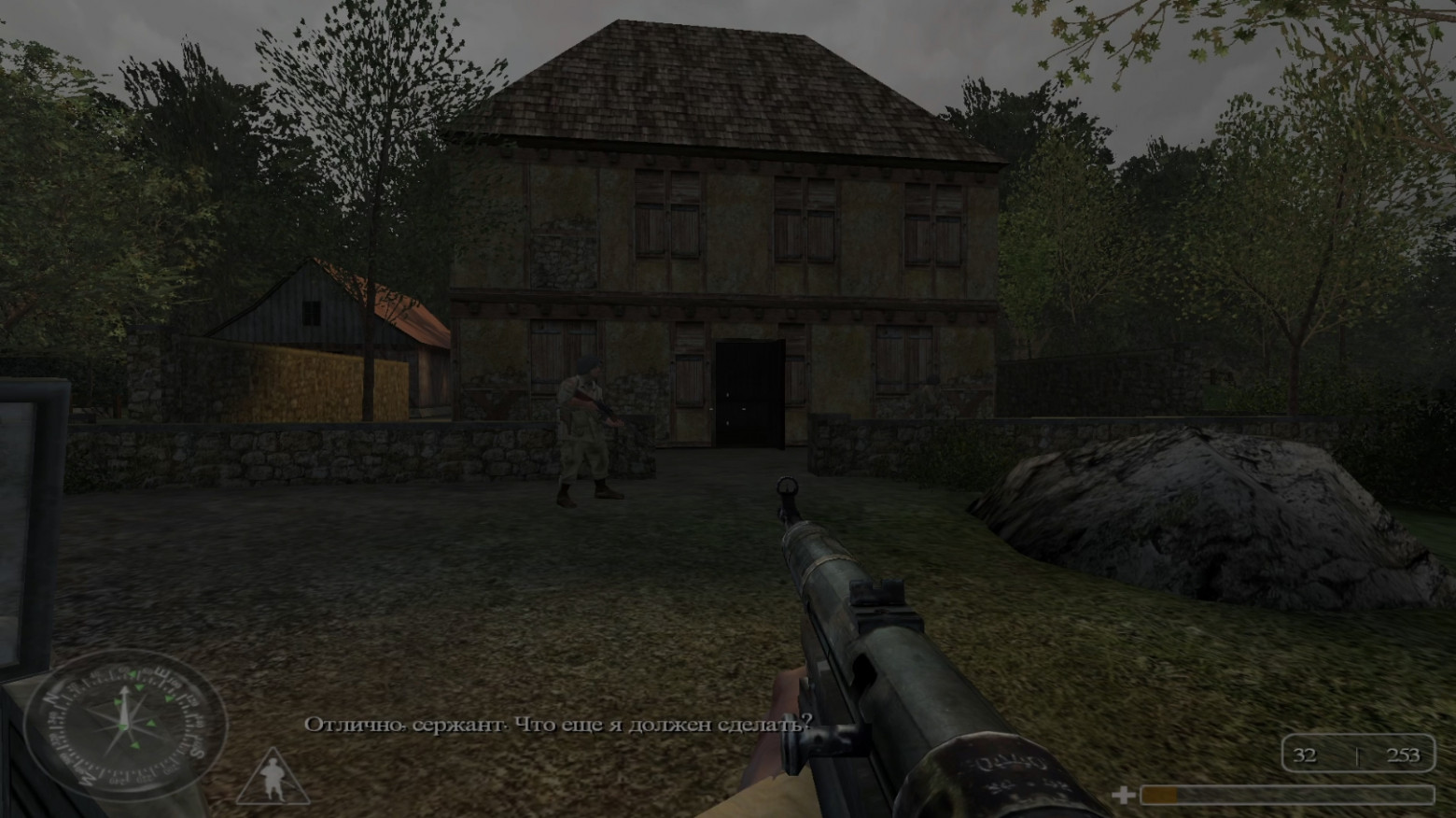Click the ammo counter showing 32

click(x=1306, y=755)
